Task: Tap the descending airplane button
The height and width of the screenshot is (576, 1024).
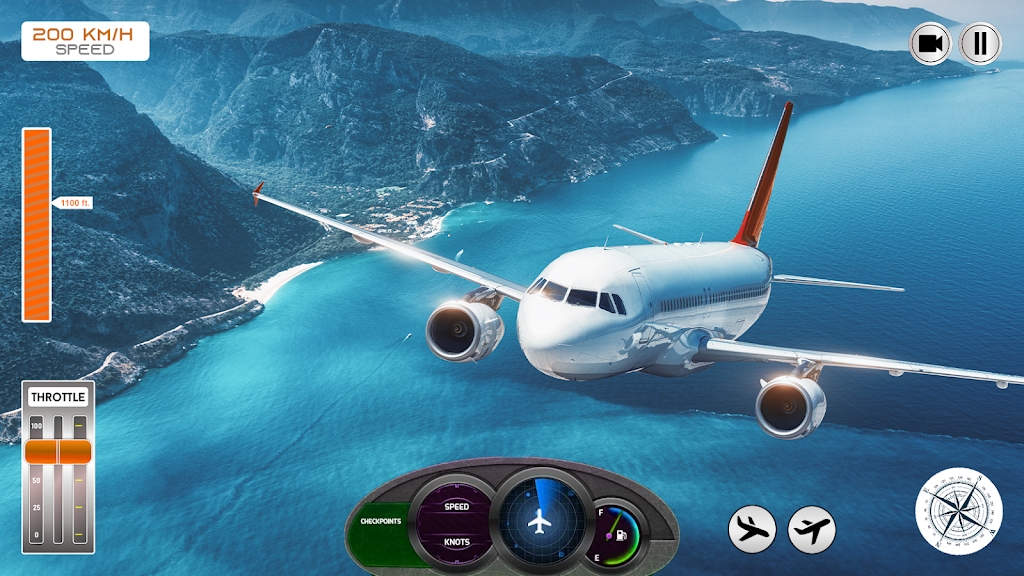Action: 752,529
